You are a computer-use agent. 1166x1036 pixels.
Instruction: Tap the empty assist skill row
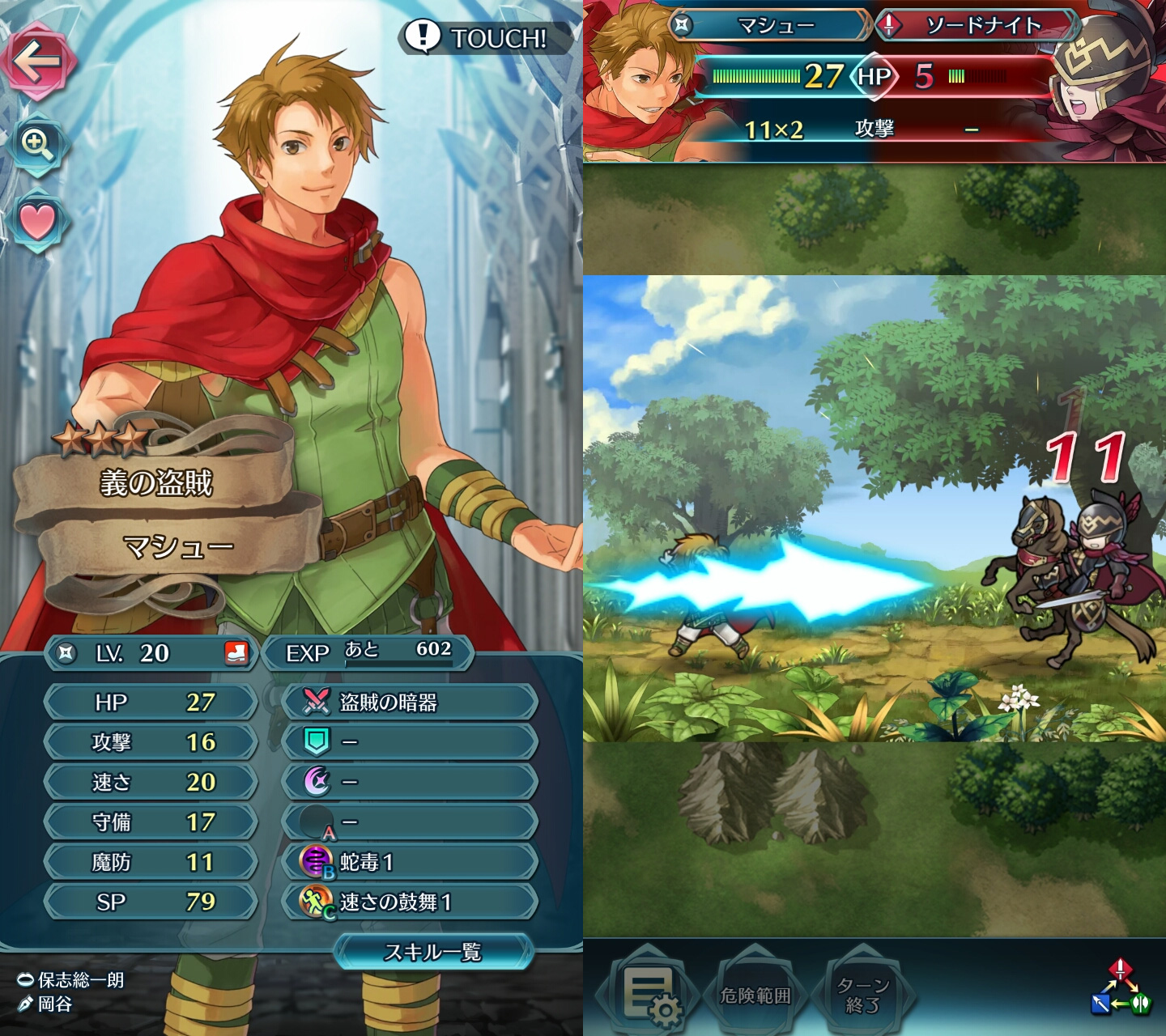click(x=410, y=742)
